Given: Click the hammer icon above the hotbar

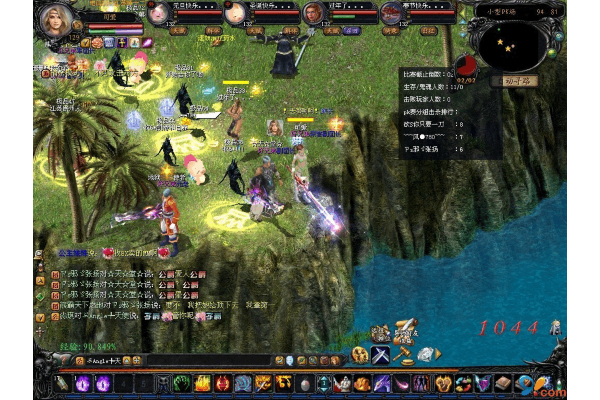Looking at the screenshot, I should [404, 354].
